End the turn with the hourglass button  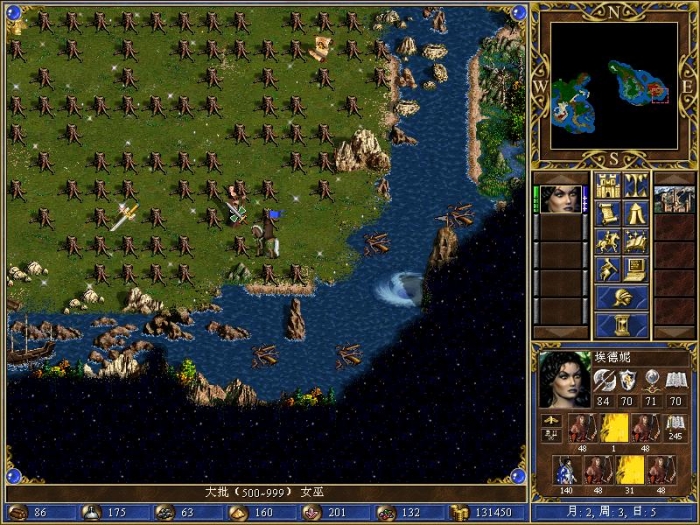tap(621, 325)
